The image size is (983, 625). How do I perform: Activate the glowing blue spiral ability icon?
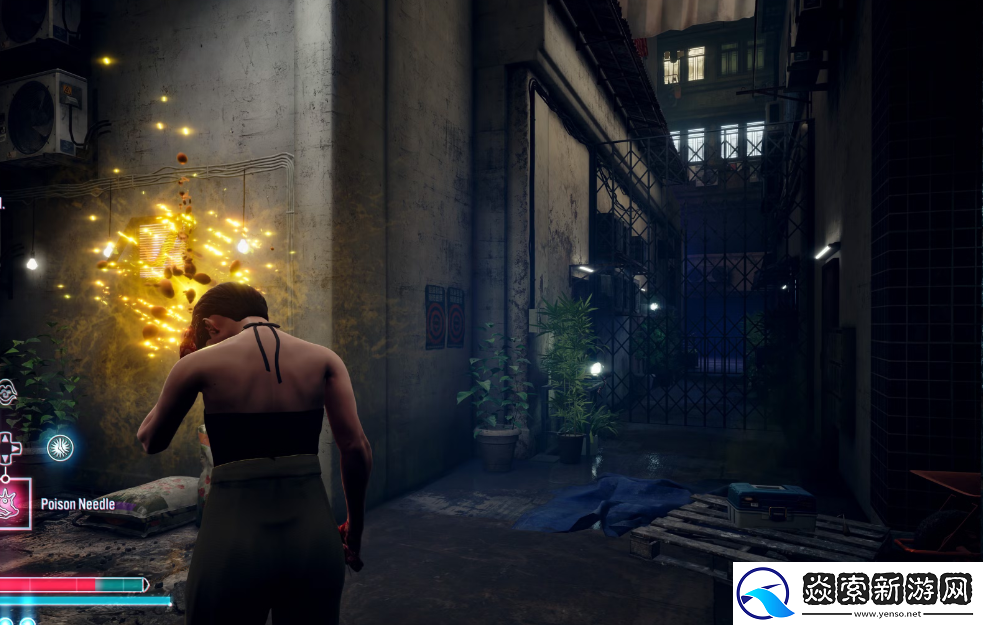click(x=60, y=447)
